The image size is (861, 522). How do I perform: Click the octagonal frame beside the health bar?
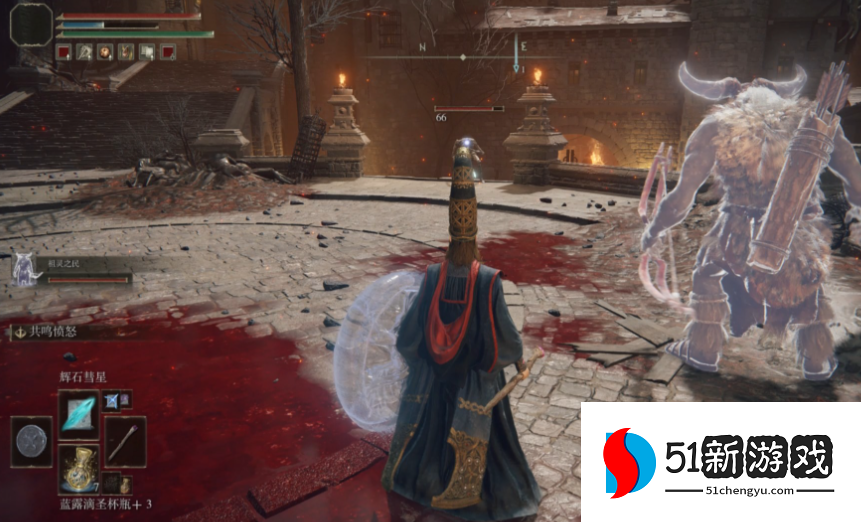coord(31,25)
